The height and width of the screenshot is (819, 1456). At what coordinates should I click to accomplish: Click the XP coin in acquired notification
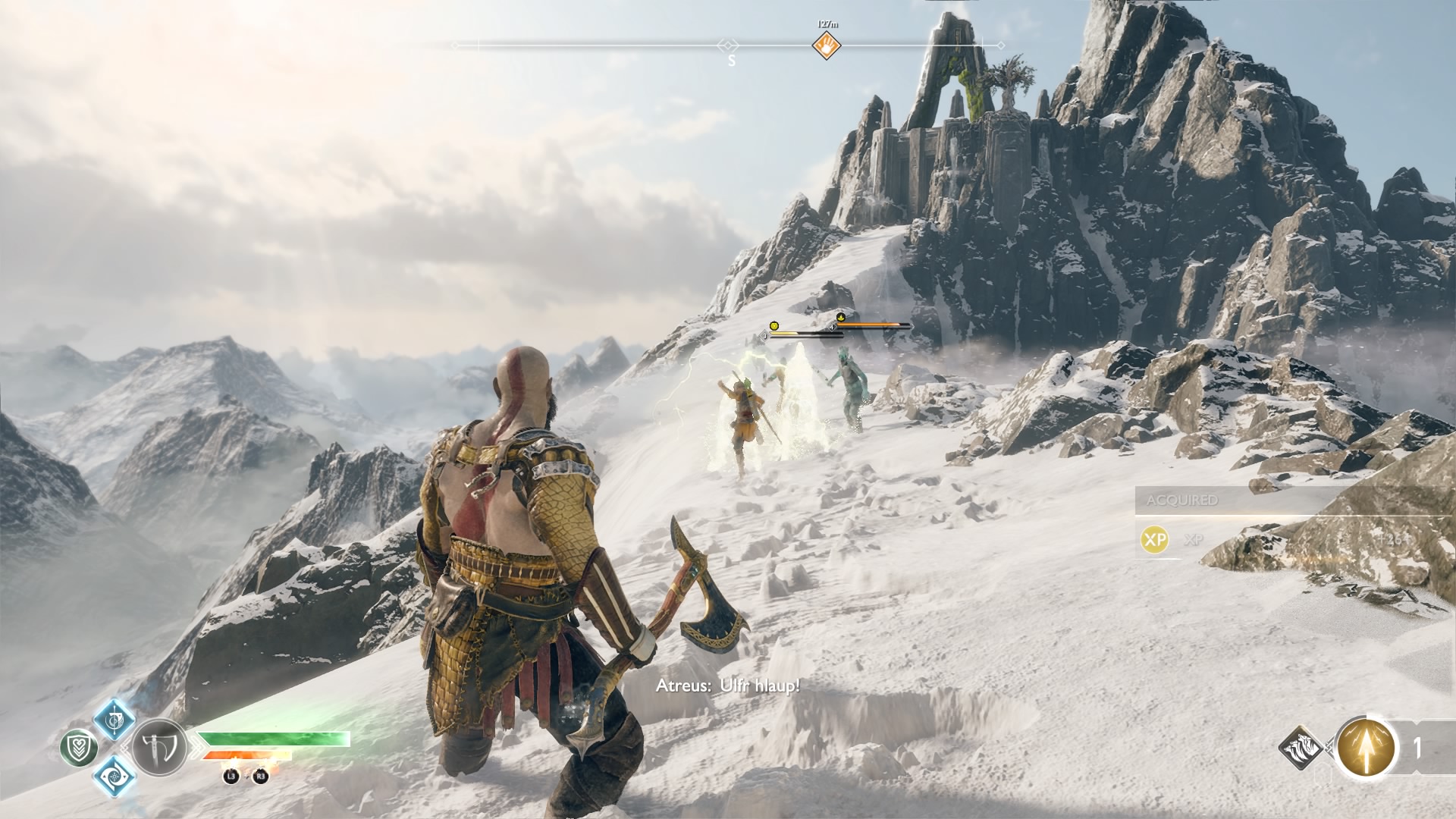1154,540
